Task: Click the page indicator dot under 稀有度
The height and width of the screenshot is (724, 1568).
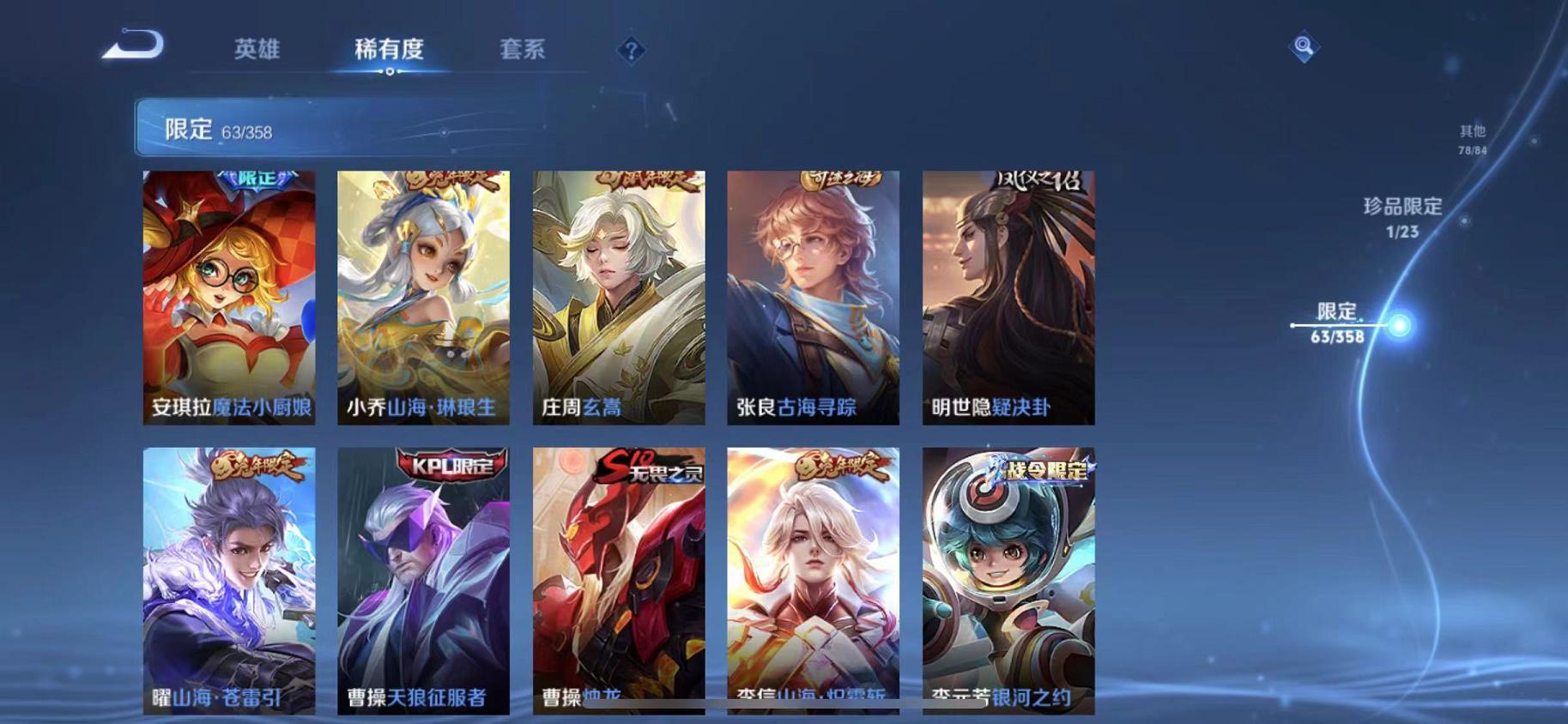Action: click(x=391, y=72)
